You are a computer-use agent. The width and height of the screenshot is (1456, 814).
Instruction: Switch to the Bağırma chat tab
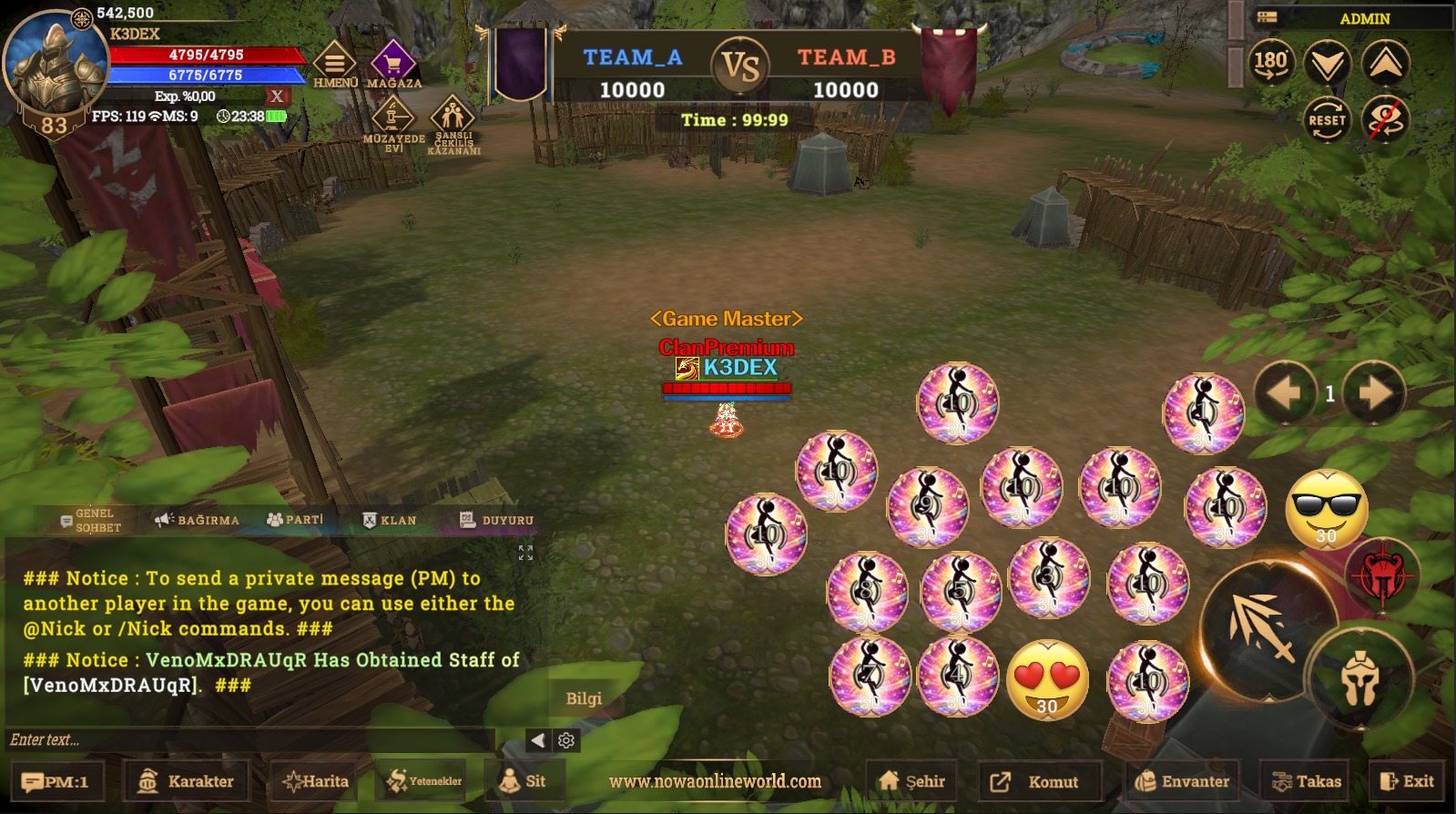click(x=198, y=520)
